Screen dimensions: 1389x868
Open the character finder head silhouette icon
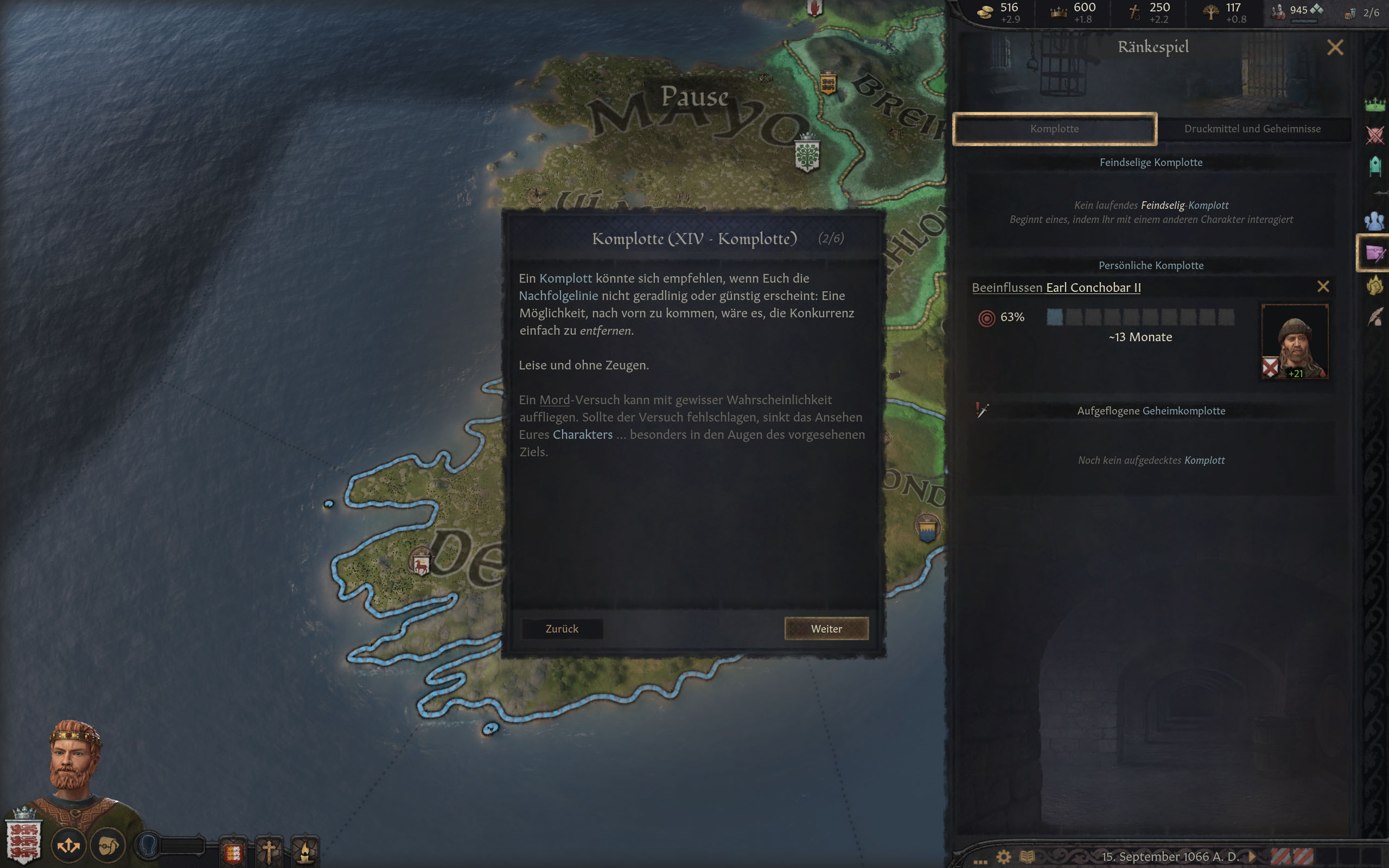149,846
